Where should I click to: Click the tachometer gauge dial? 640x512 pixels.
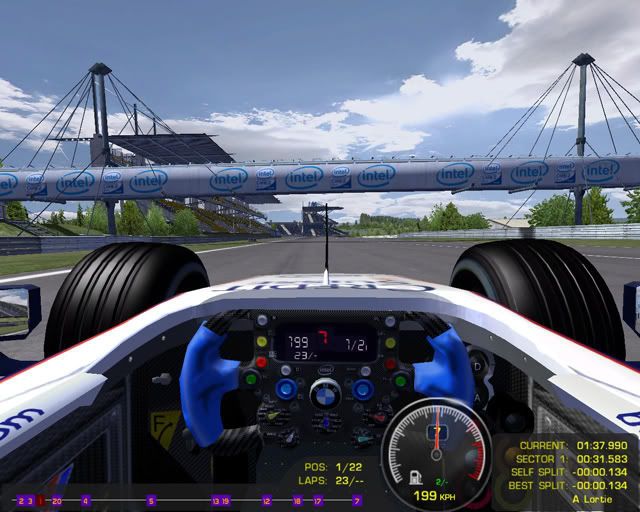click(x=437, y=447)
